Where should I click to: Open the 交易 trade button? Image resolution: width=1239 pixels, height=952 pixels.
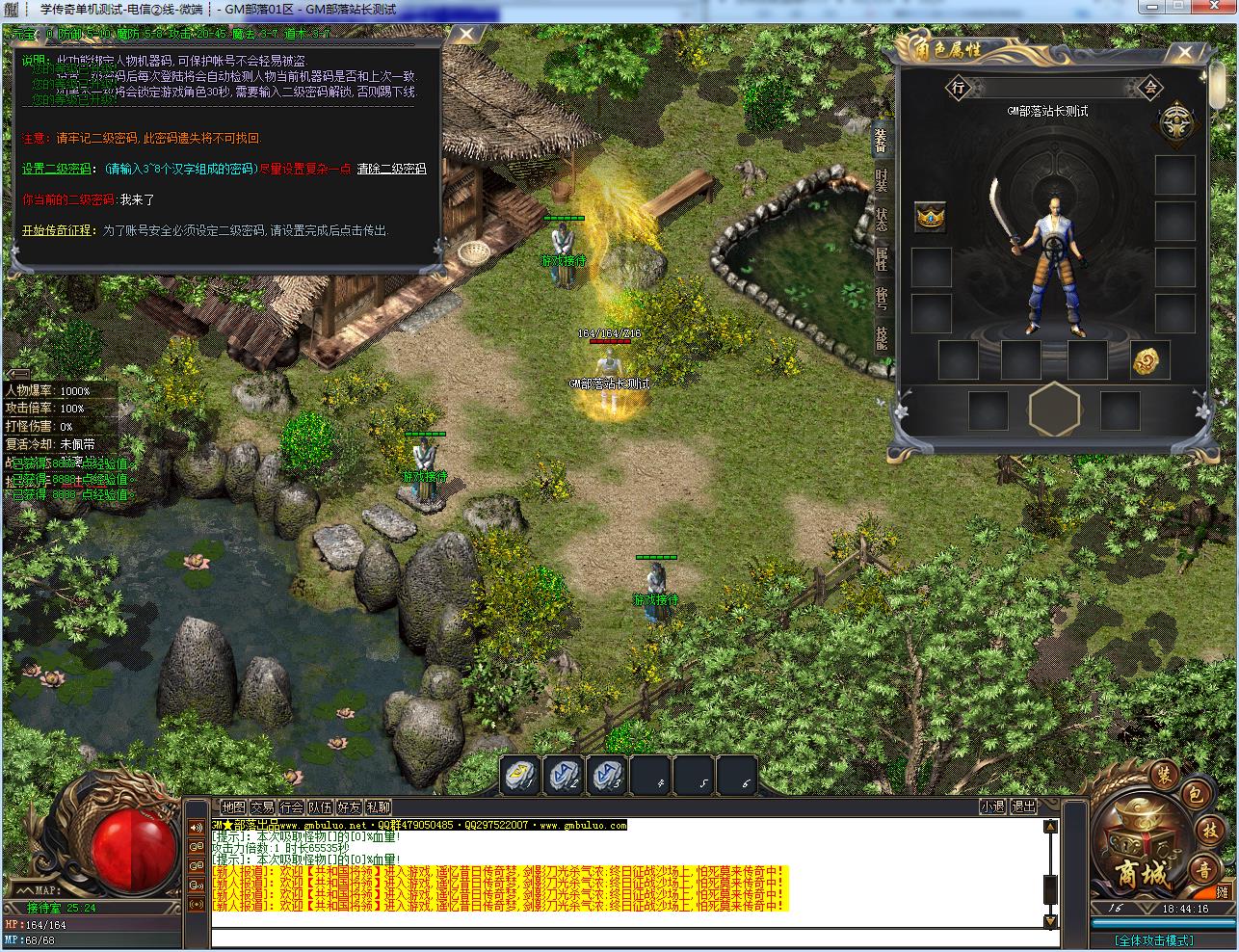click(x=262, y=807)
